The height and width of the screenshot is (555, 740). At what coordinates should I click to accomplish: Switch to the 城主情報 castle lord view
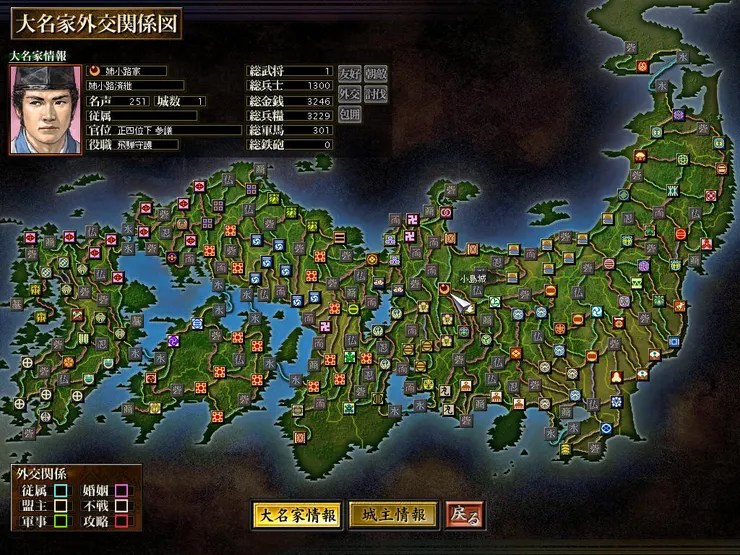click(393, 515)
